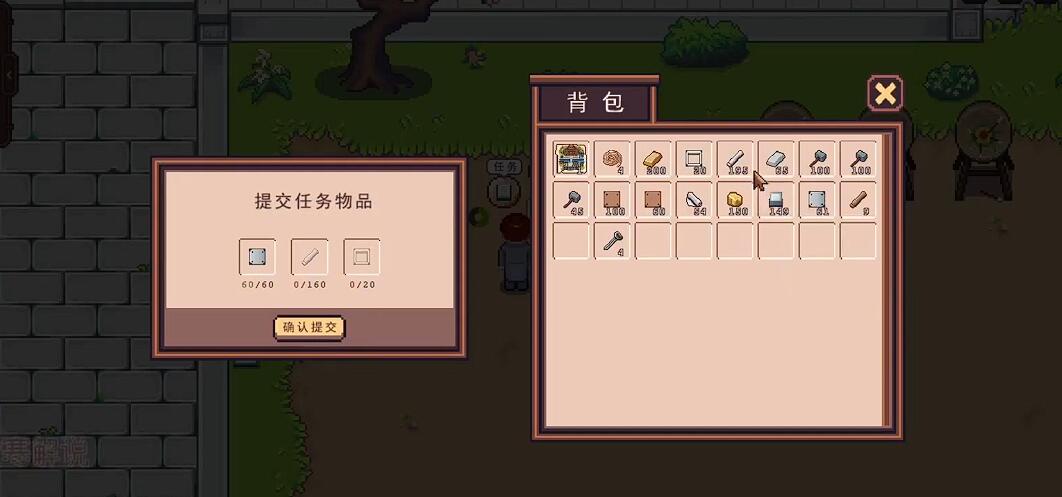
Task: Select the copper plate stack of 50
Action: click(653, 200)
